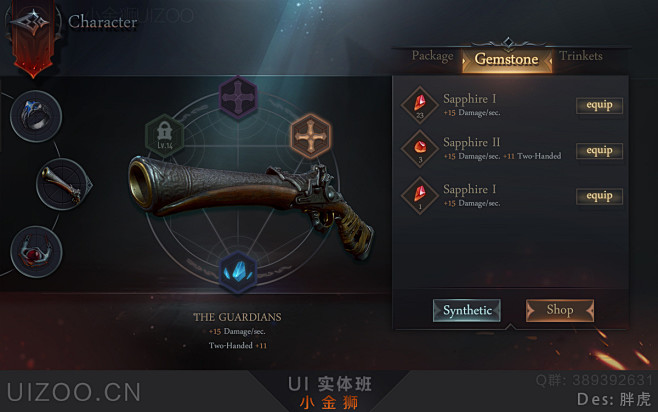Click the locked Lv.34 gem socket

point(165,135)
